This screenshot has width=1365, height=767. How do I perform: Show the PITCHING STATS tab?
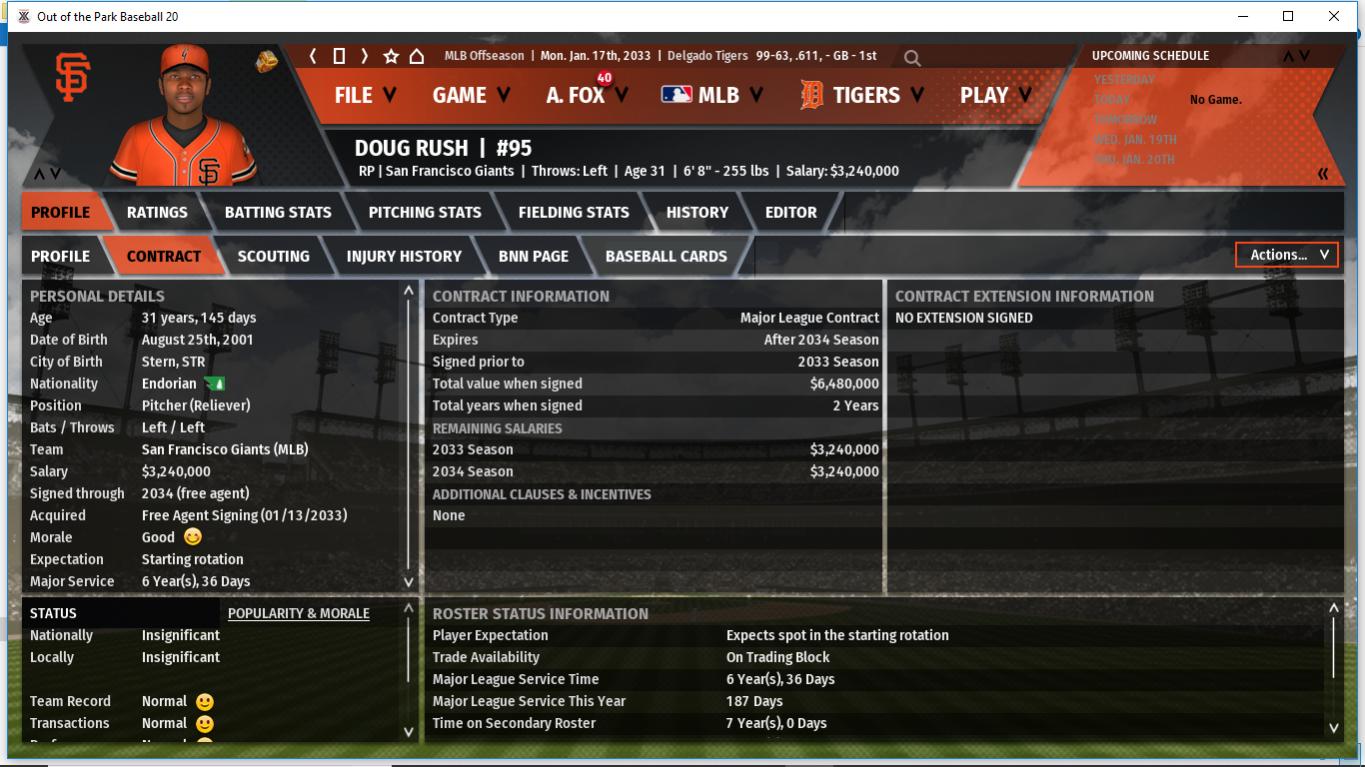pos(425,212)
